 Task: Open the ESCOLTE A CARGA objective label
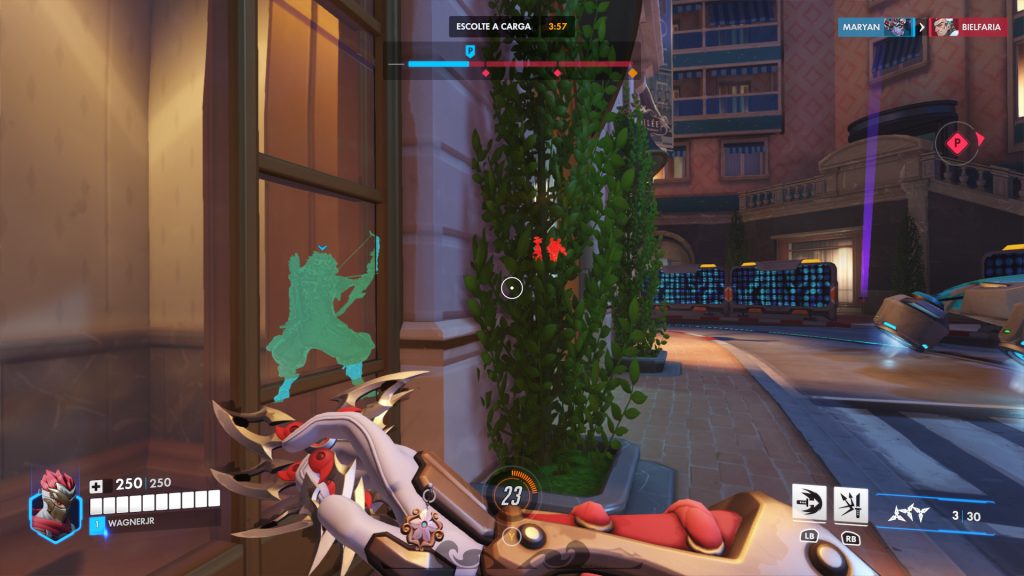coord(490,26)
